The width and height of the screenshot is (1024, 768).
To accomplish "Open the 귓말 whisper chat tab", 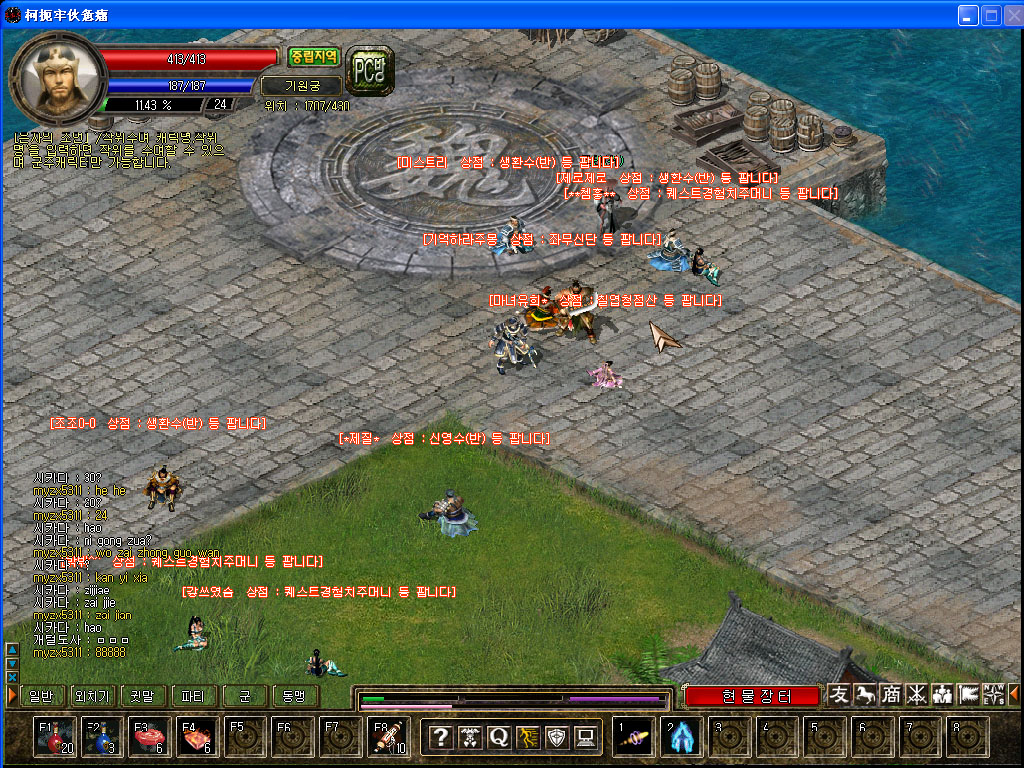I will 144,696.
